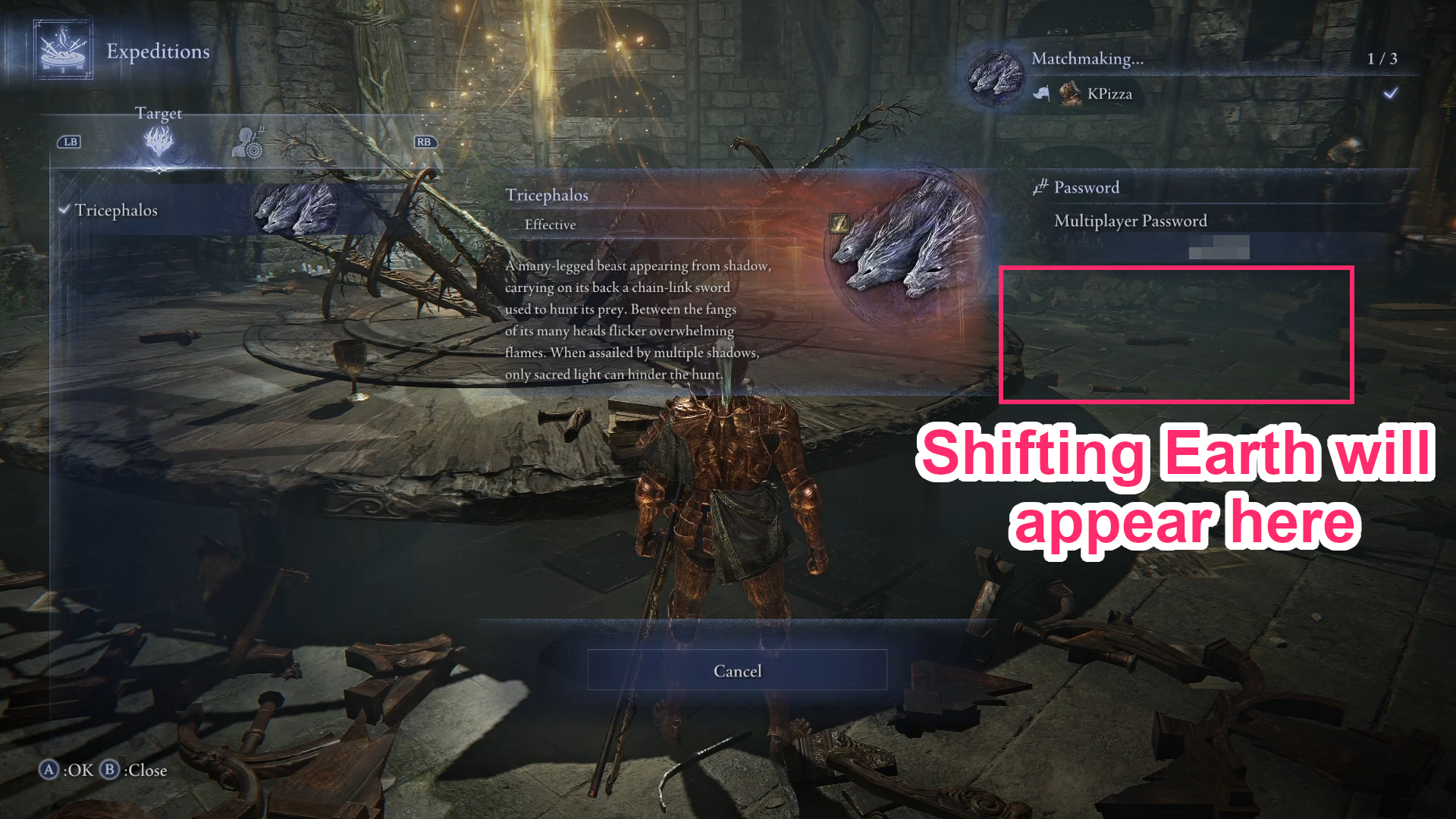The height and width of the screenshot is (819, 1456).
Task: Open the second expedition settings tab
Action: point(250,144)
